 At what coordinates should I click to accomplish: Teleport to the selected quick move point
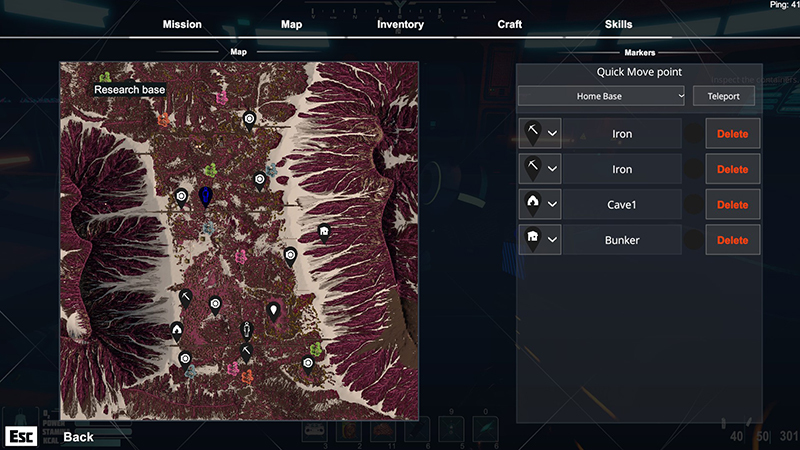point(724,96)
